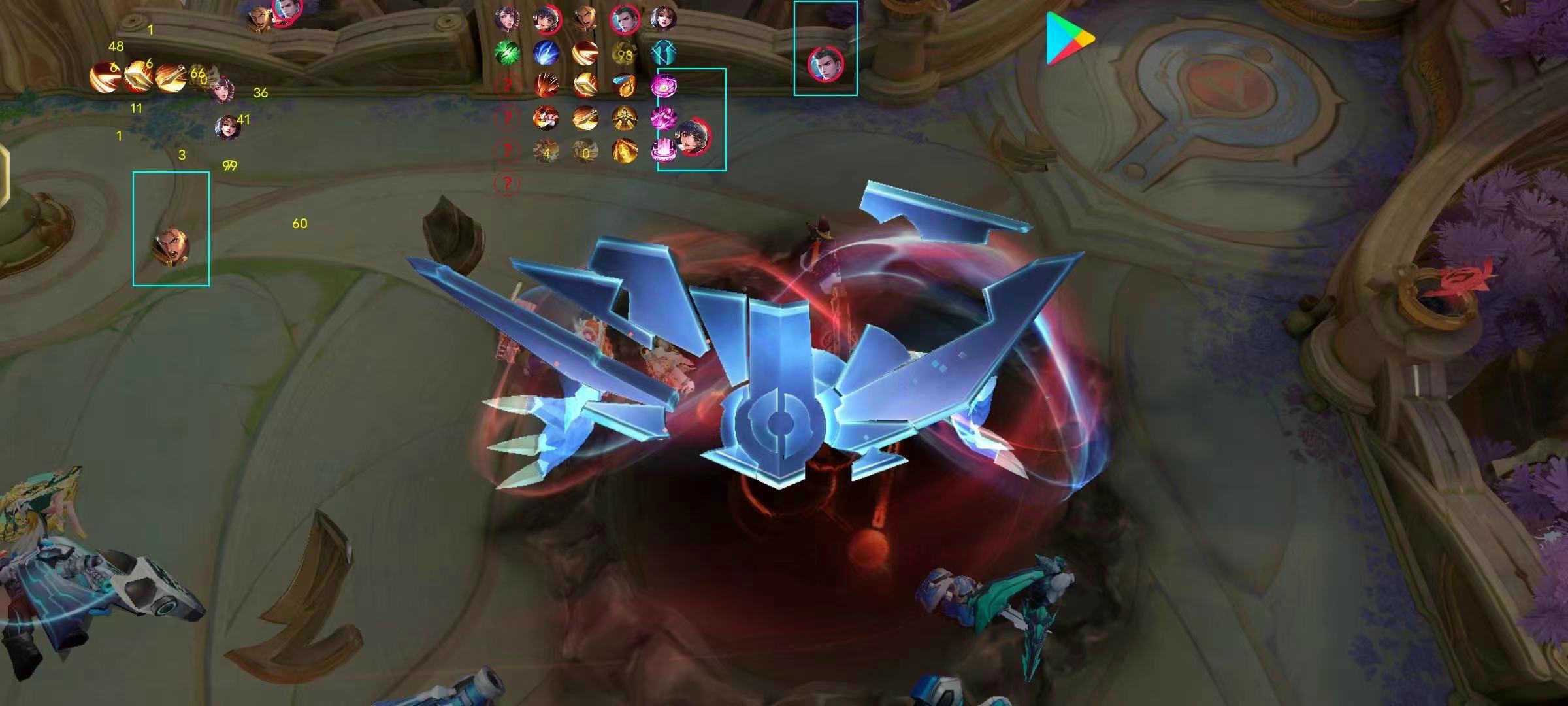Tap the blue frost ability icon

[x=546, y=52]
